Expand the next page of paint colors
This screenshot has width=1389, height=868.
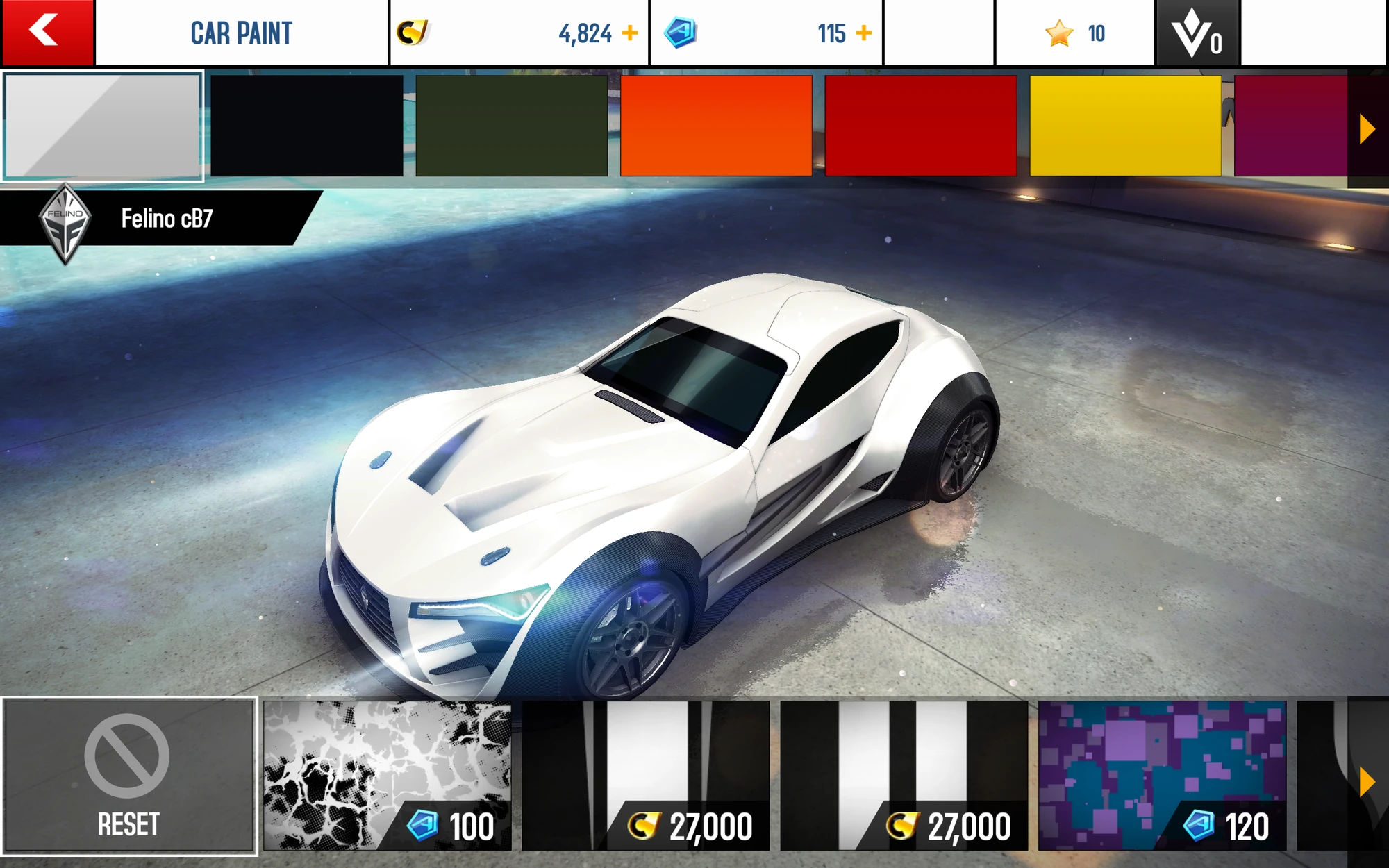[1367, 128]
